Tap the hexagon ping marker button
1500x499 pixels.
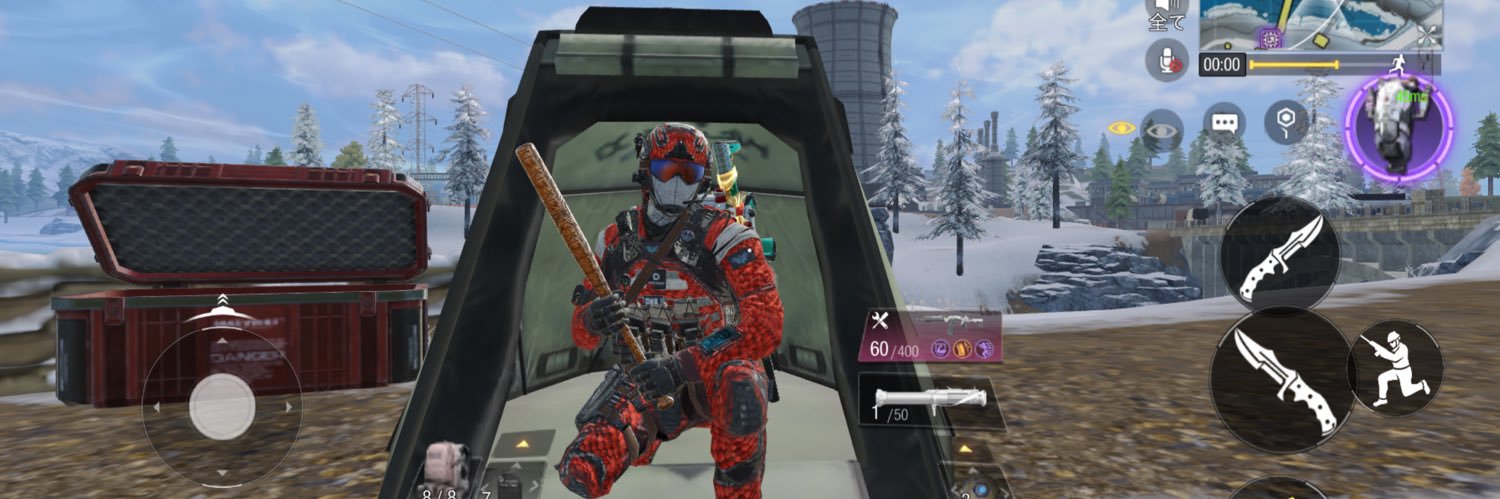(x=1286, y=123)
